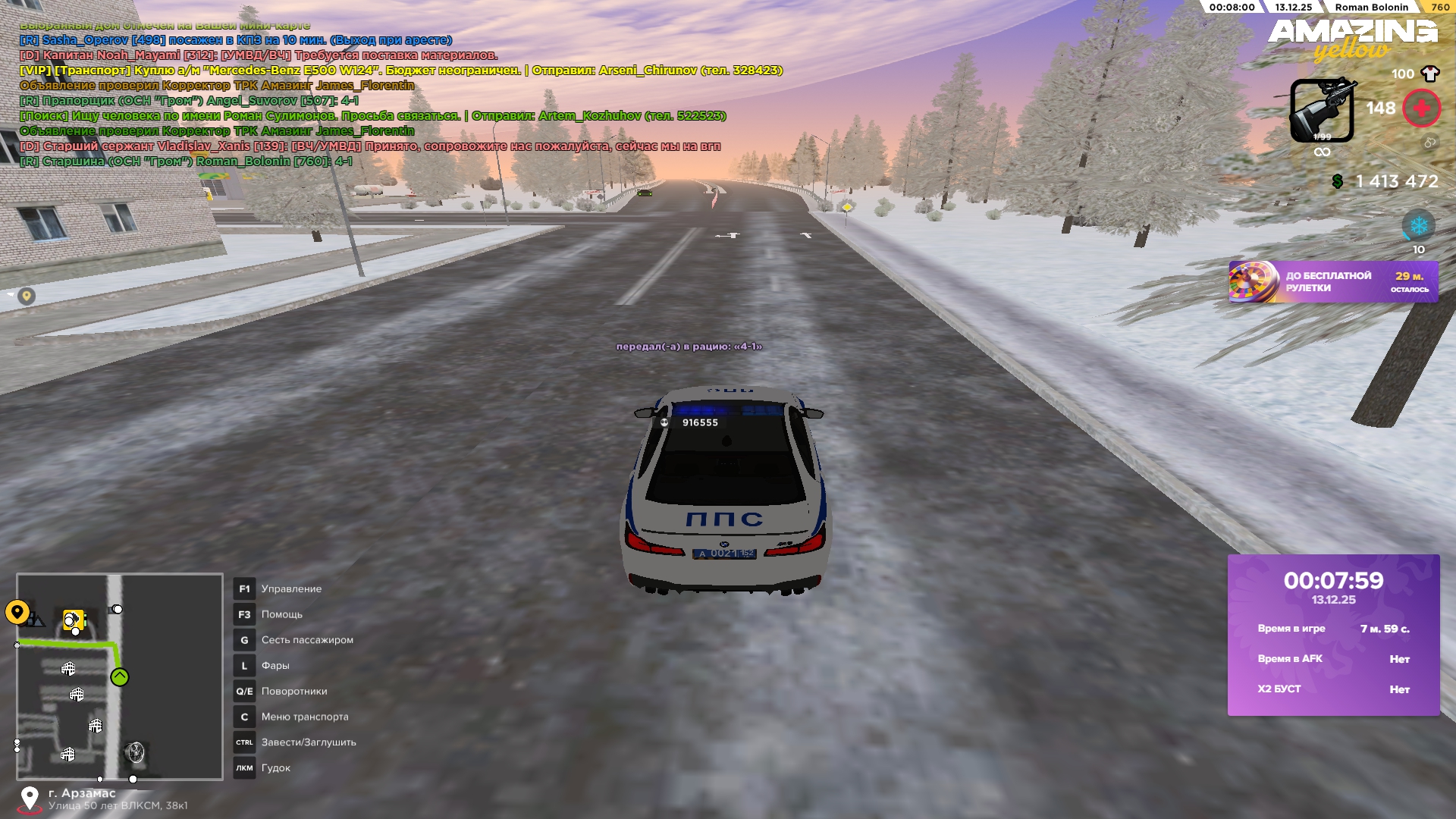The height and width of the screenshot is (819, 1456).
Task: Click the small map pin beside chat
Action: click(x=27, y=296)
